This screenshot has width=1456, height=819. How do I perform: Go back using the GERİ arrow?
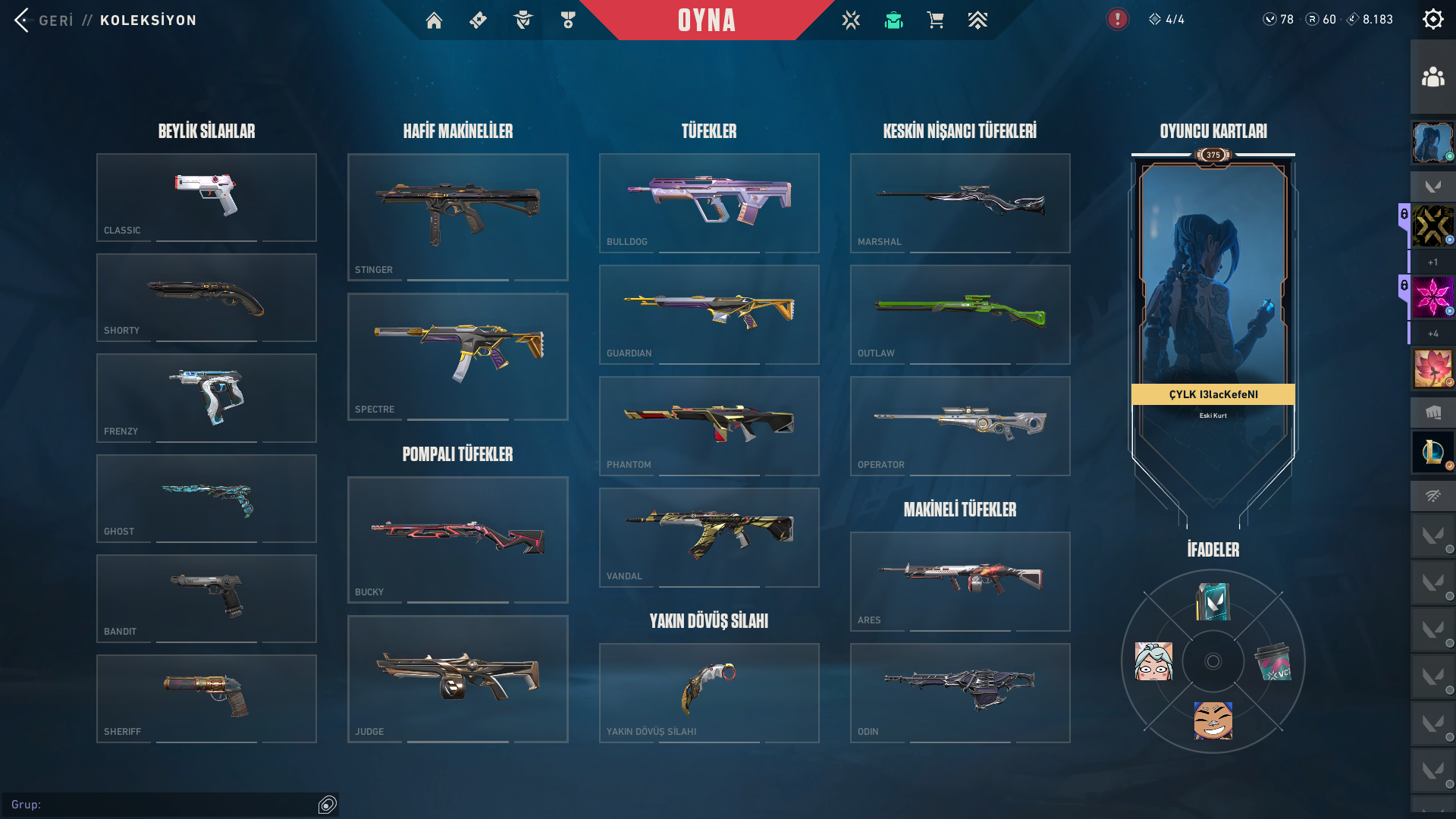[x=23, y=20]
